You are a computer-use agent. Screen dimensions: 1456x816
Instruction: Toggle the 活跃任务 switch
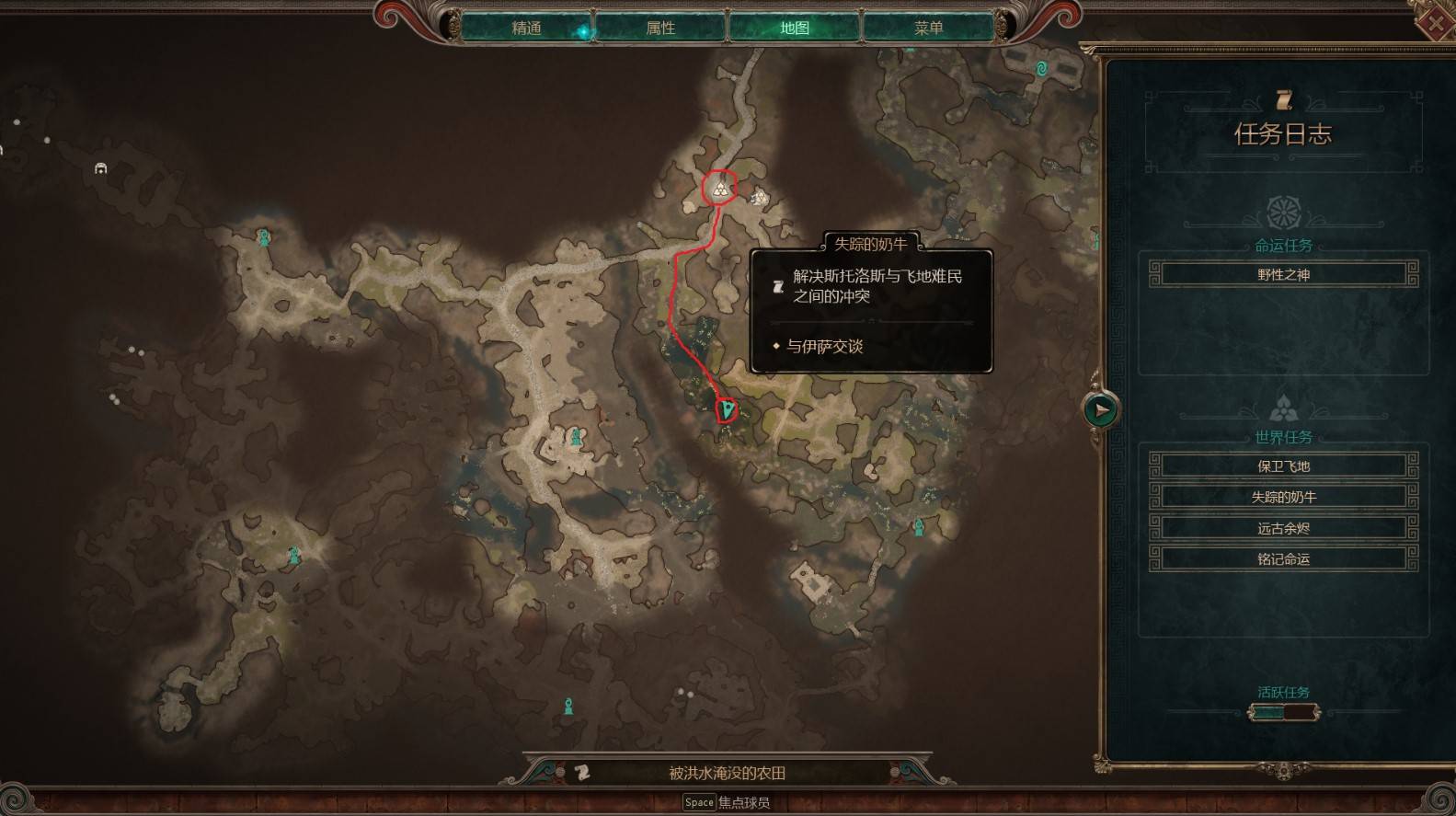pos(1283,712)
